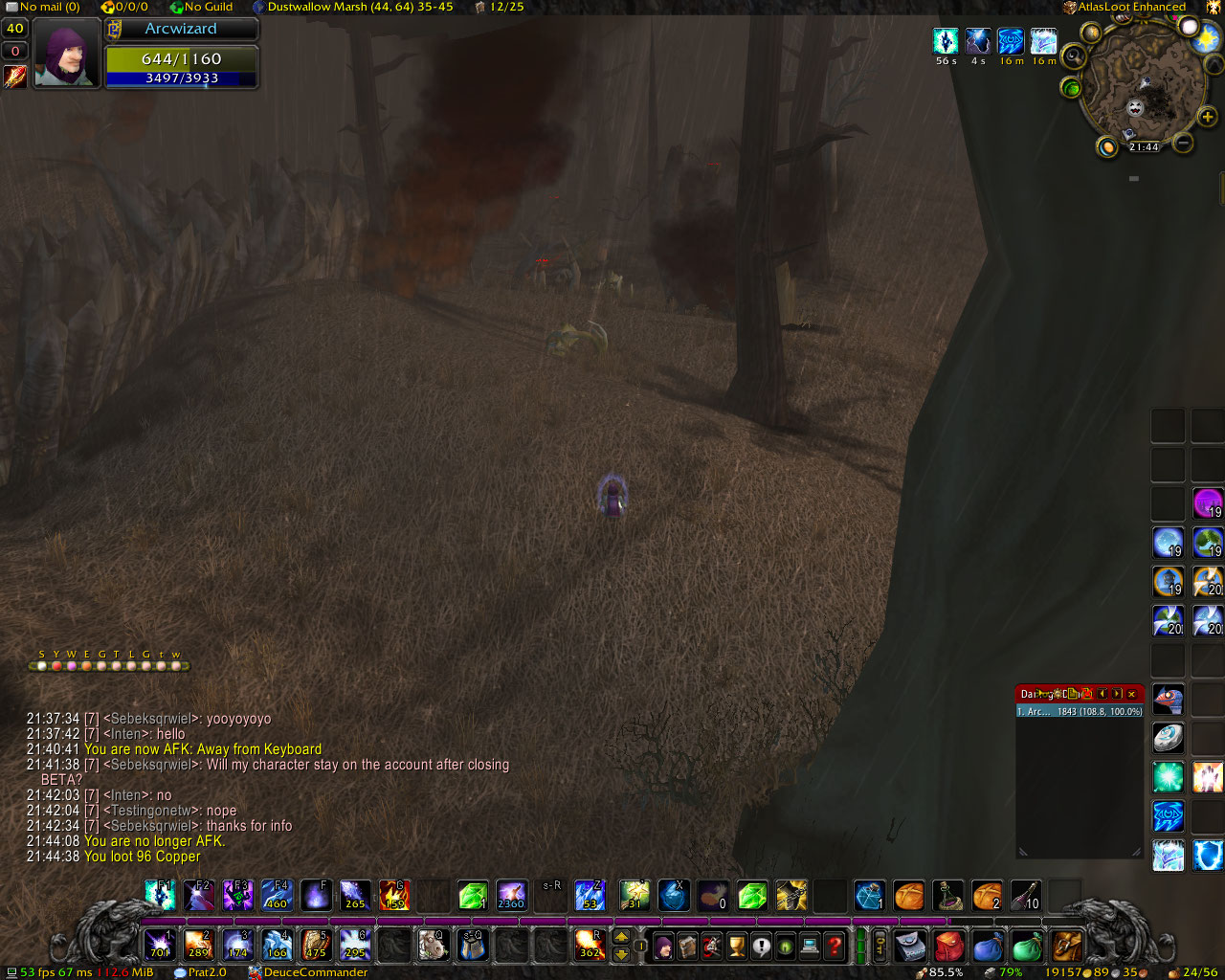The width and height of the screenshot is (1225, 980).
Task: Click the report megaphone icon on the damage meter
Action: pyautogui.click(x=1043, y=694)
